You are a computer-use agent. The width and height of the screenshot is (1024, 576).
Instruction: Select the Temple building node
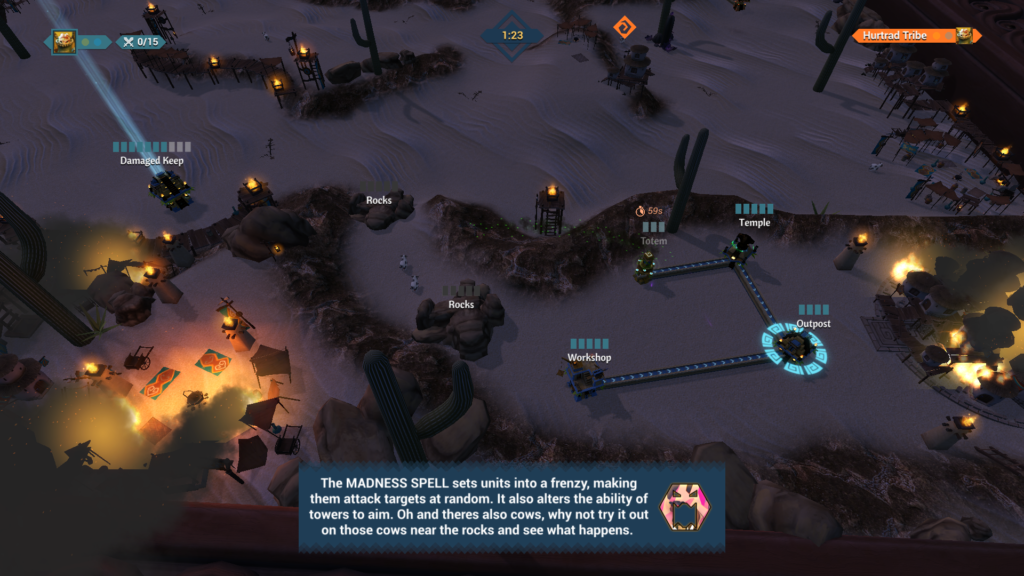741,248
